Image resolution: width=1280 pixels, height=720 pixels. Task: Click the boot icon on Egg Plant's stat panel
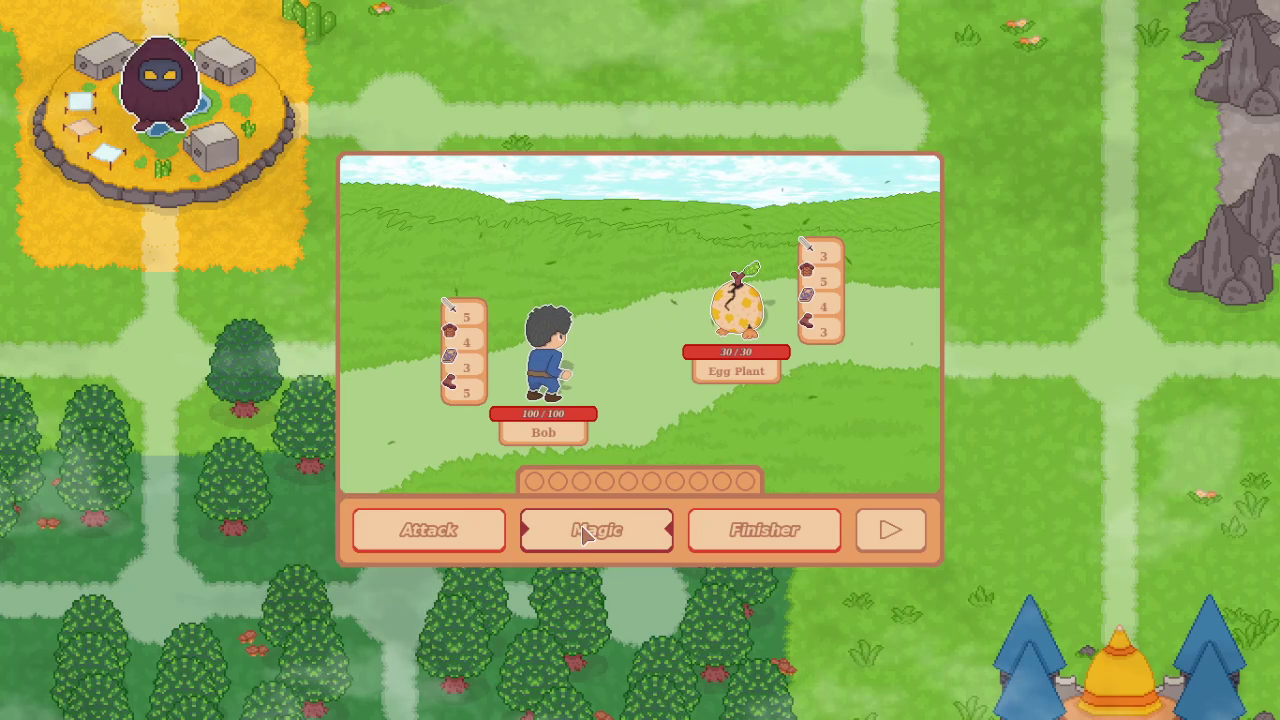coord(808,321)
